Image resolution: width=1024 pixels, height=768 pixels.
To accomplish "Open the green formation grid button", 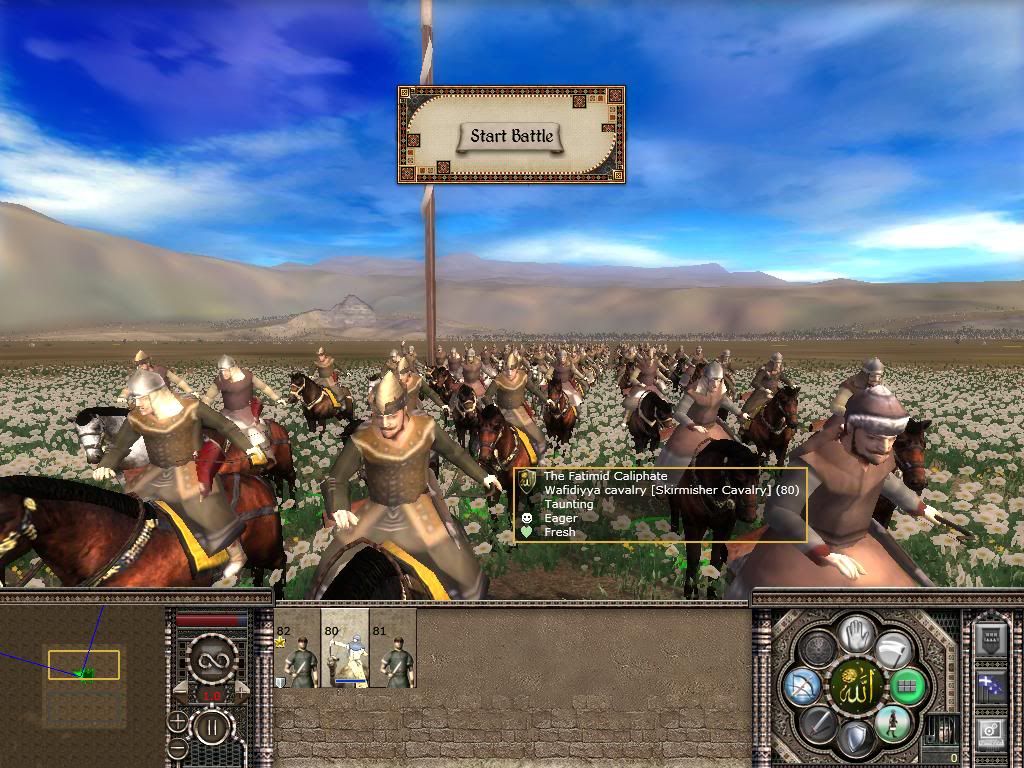I will pos(908,687).
